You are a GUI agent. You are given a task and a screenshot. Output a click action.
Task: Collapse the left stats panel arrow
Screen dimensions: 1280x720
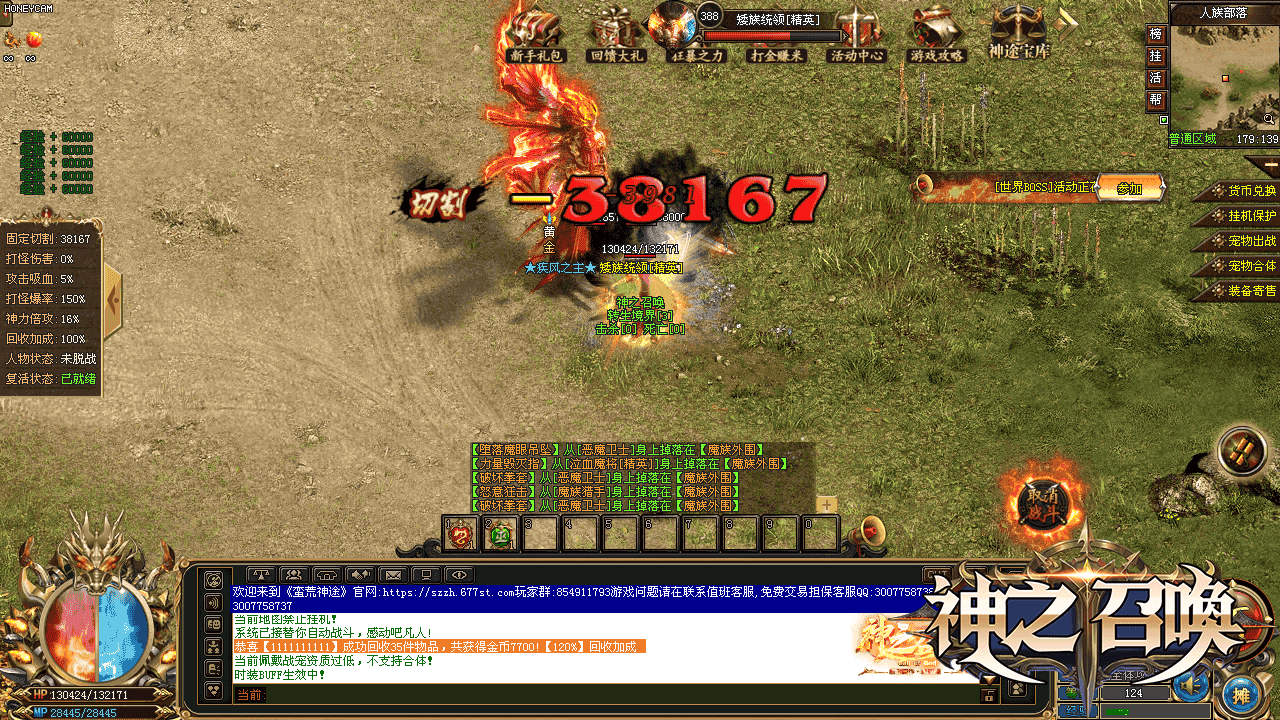click(x=112, y=300)
